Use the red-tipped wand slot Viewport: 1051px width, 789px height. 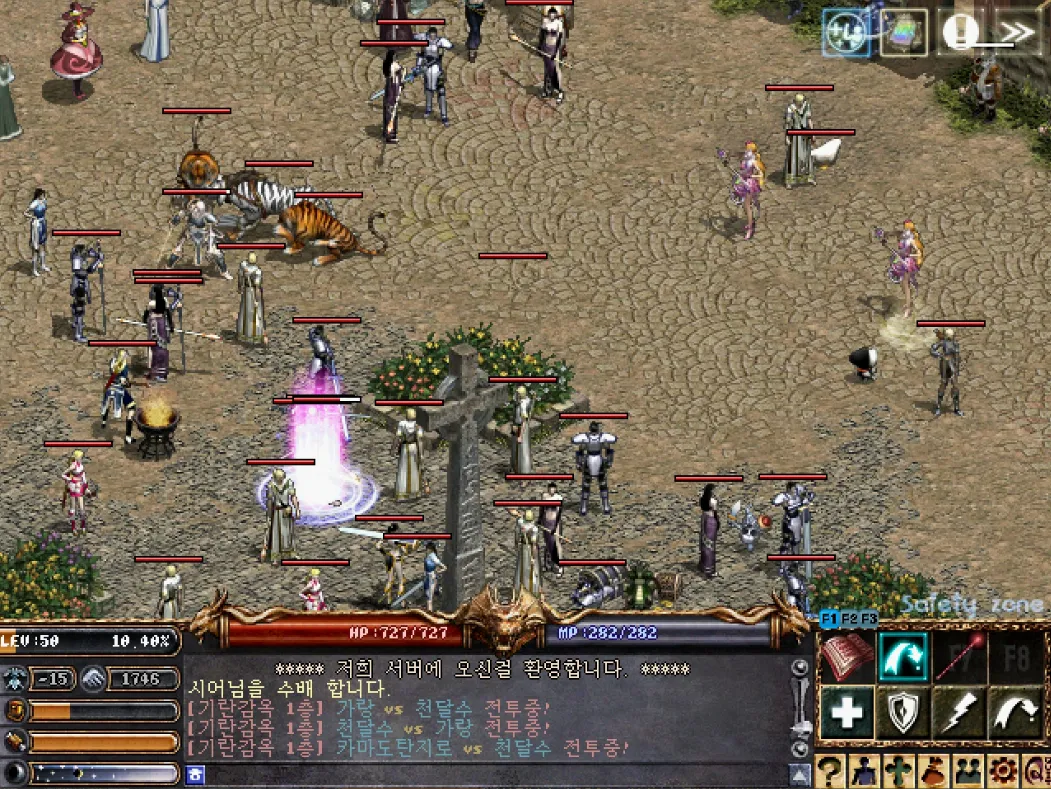pyautogui.click(x=959, y=657)
